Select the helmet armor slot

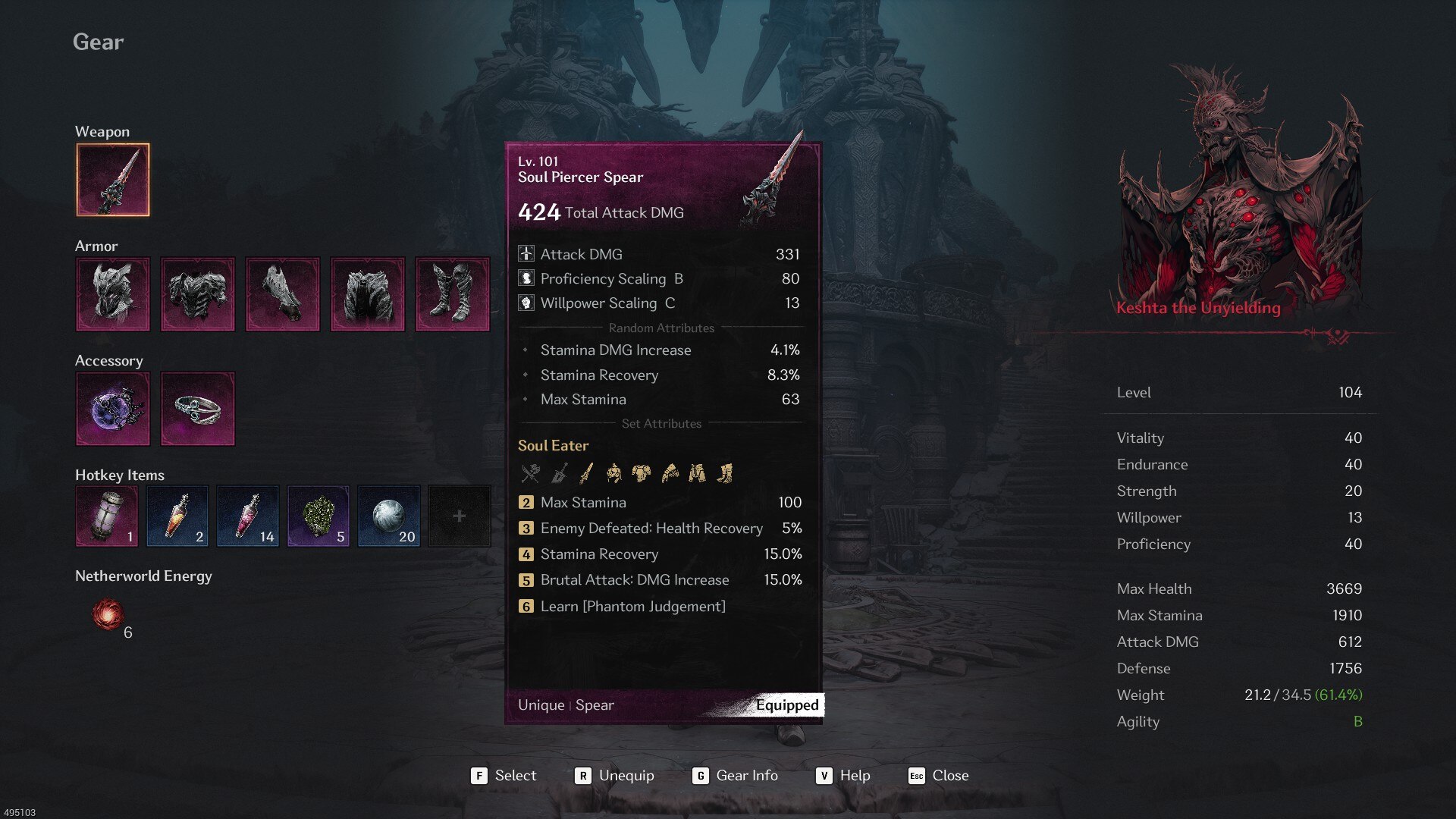[x=113, y=294]
